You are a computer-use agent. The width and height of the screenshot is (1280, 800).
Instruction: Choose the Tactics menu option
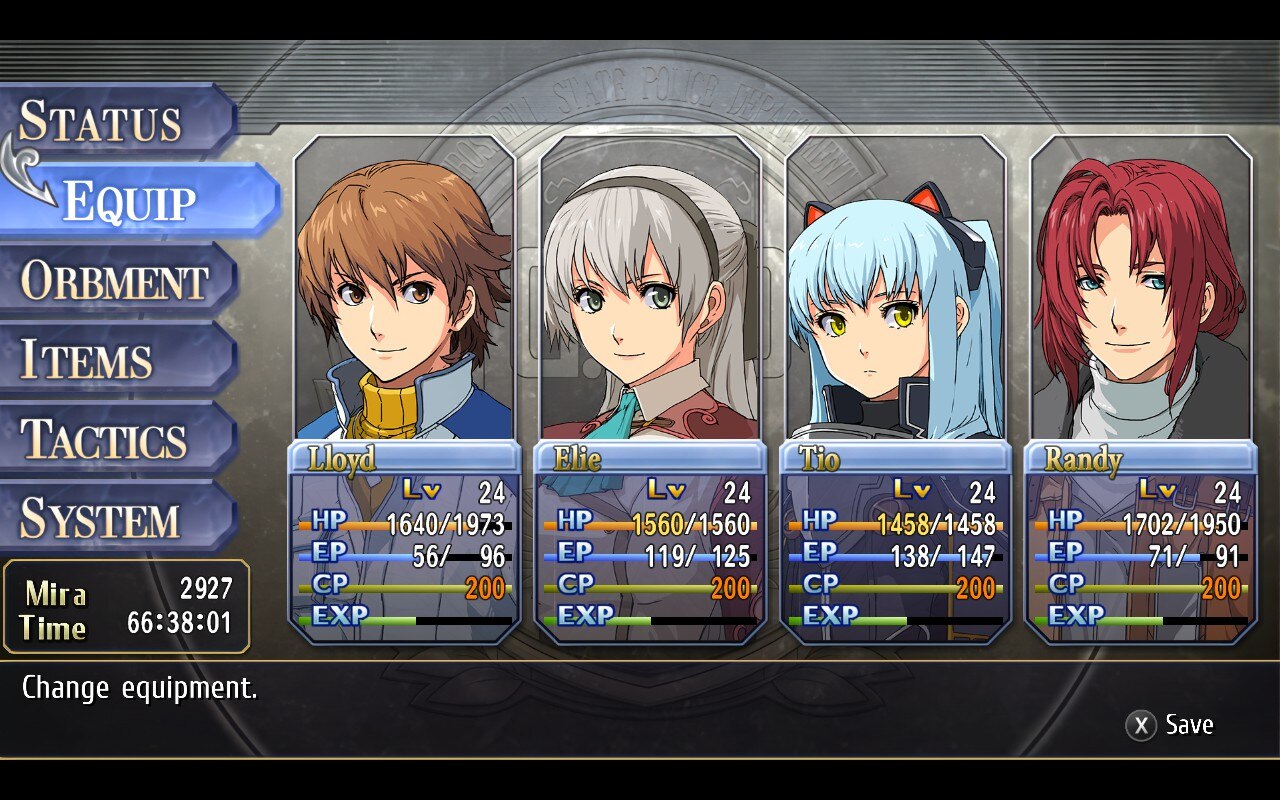click(x=104, y=440)
